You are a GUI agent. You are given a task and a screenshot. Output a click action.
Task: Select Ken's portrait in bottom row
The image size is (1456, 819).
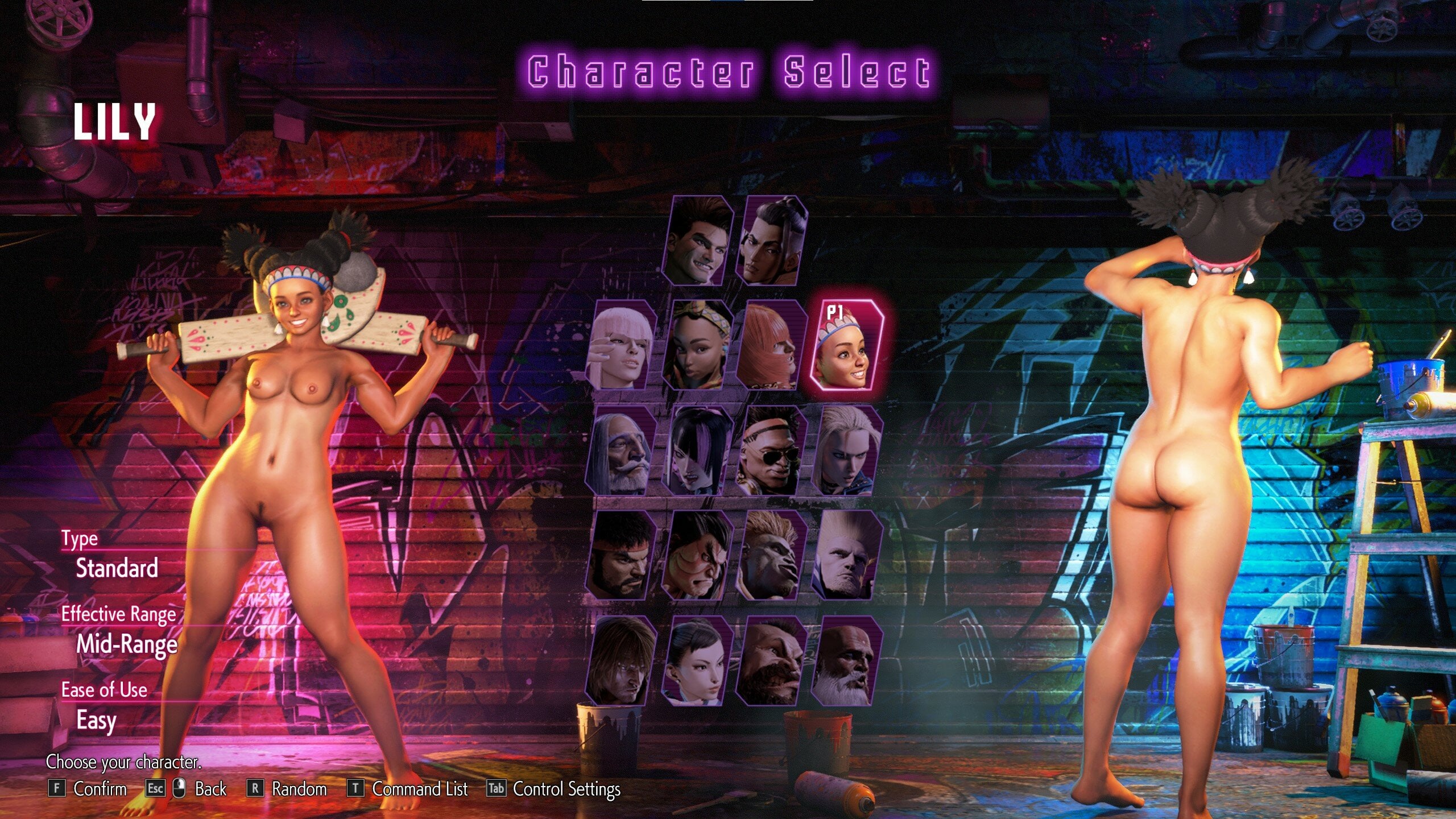[x=622, y=661]
